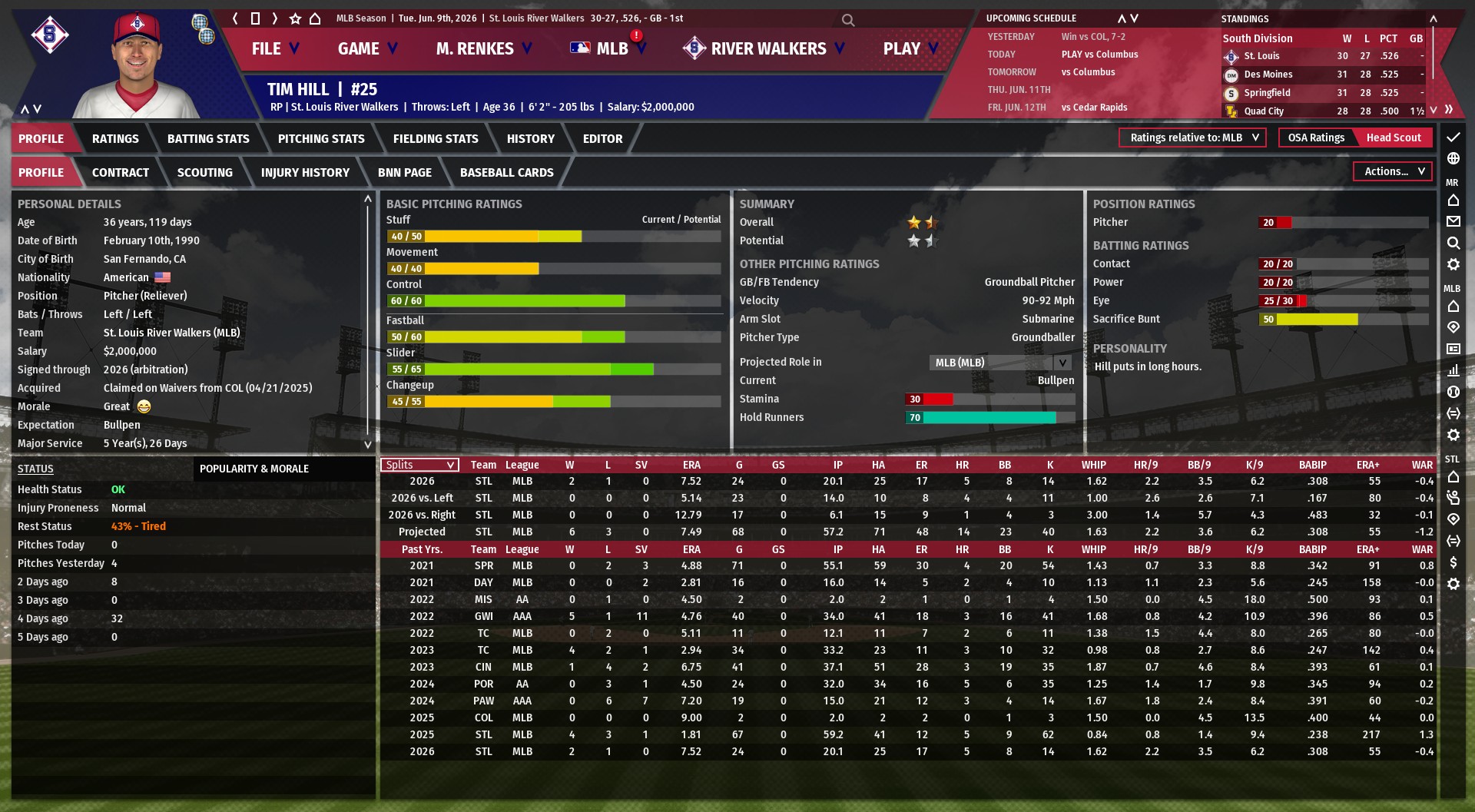
Task: Open the Splits dropdown in stats table
Action: [x=420, y=465]
